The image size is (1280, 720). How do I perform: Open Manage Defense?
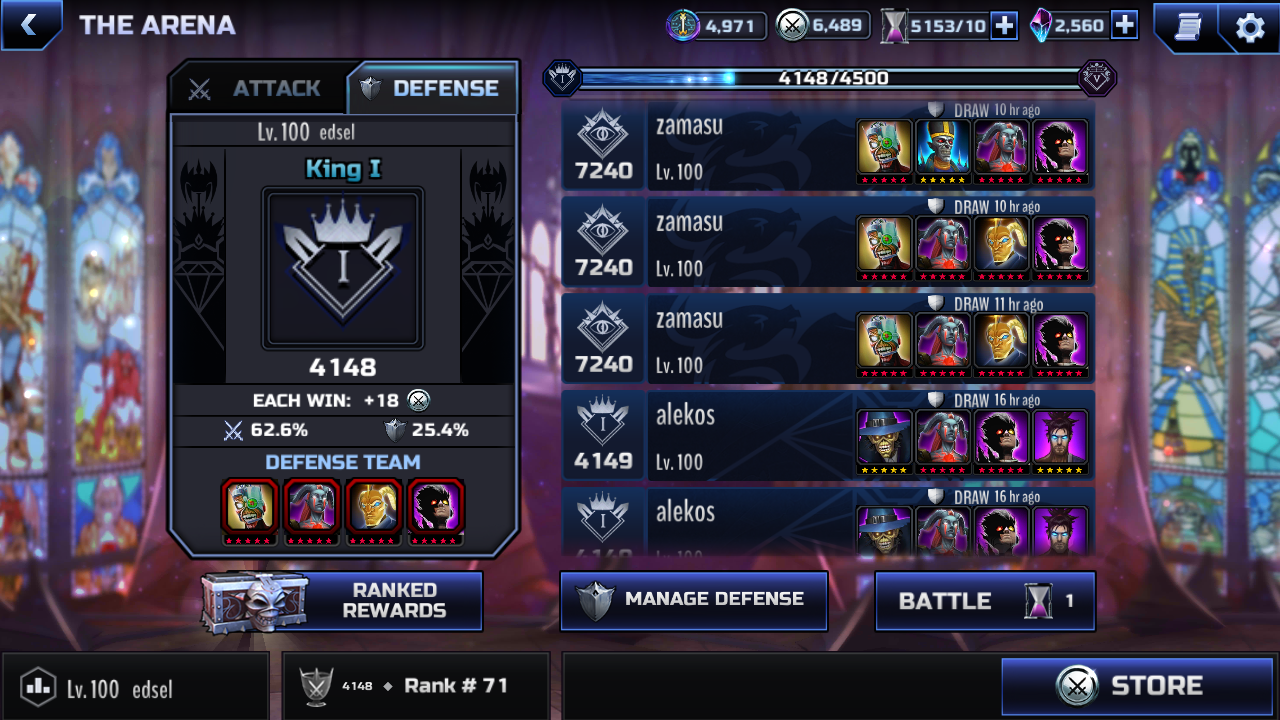click(693, 600)
